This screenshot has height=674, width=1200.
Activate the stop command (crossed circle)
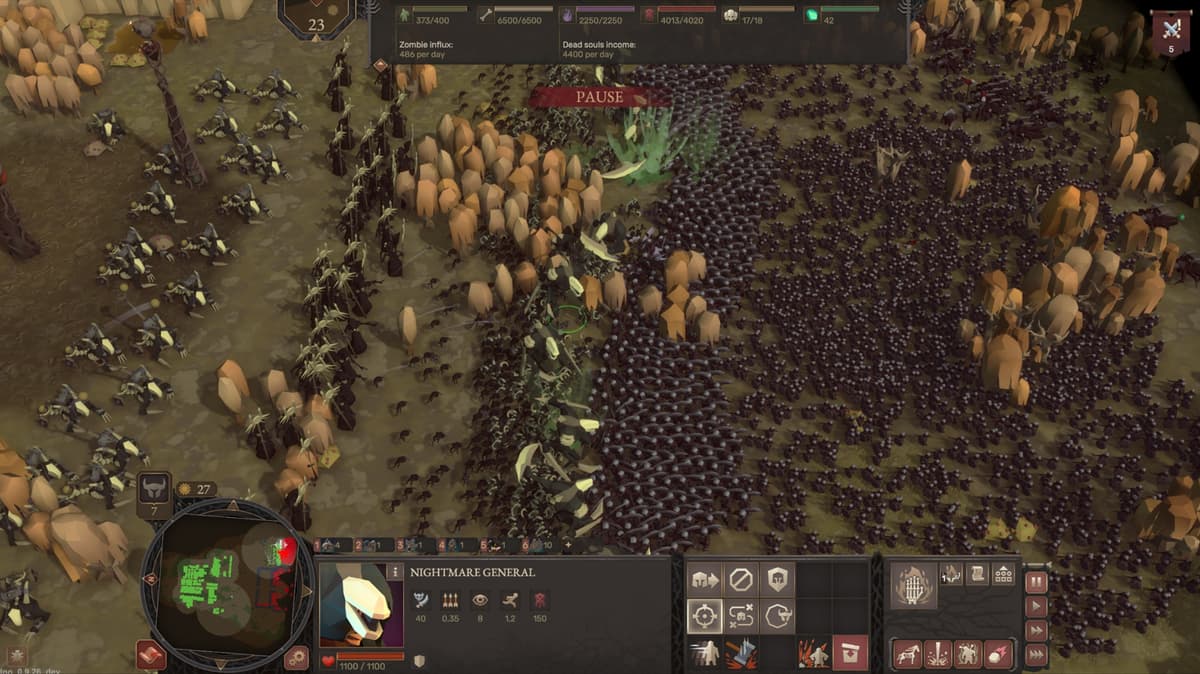click(741, 579)
